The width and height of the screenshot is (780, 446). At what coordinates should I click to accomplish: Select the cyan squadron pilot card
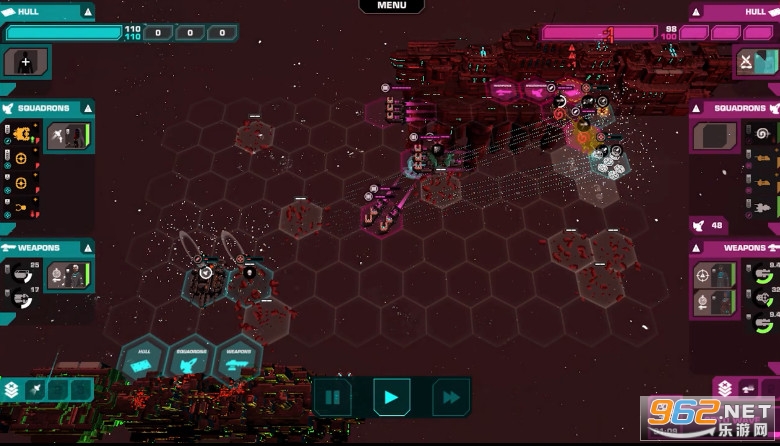[x=68, y=136]
